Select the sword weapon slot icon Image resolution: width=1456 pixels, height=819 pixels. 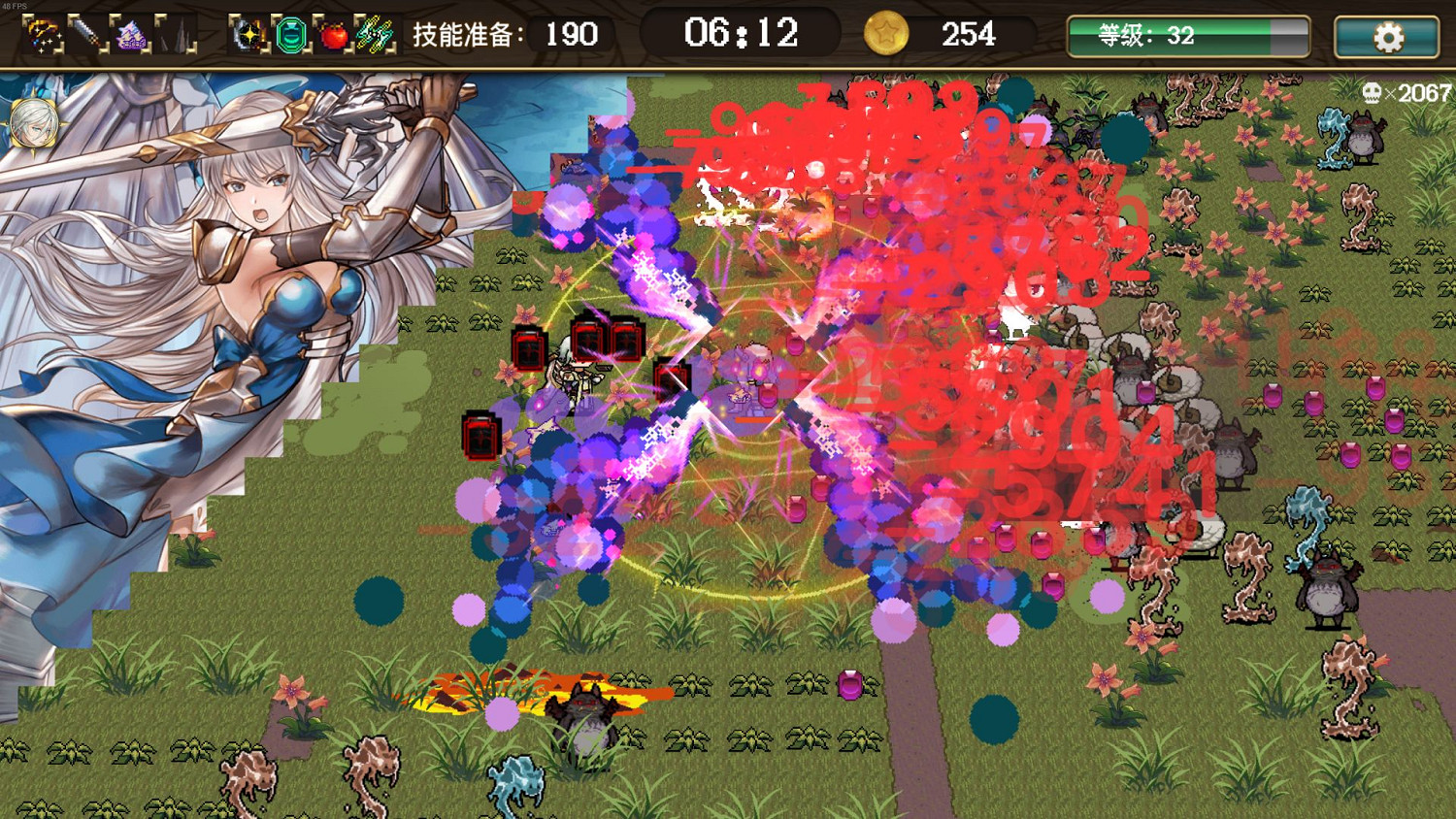point(86,35)
